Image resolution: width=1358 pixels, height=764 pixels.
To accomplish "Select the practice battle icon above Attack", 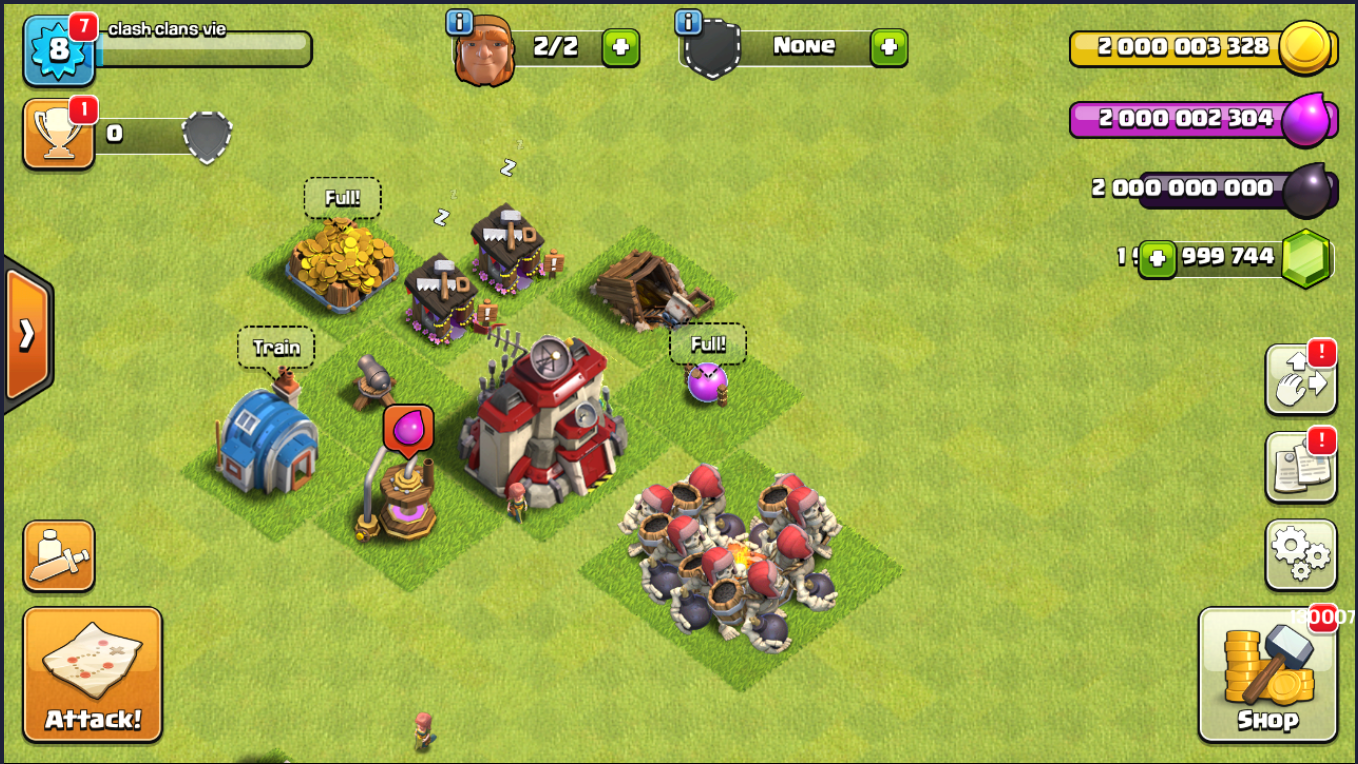I will 58,553.
